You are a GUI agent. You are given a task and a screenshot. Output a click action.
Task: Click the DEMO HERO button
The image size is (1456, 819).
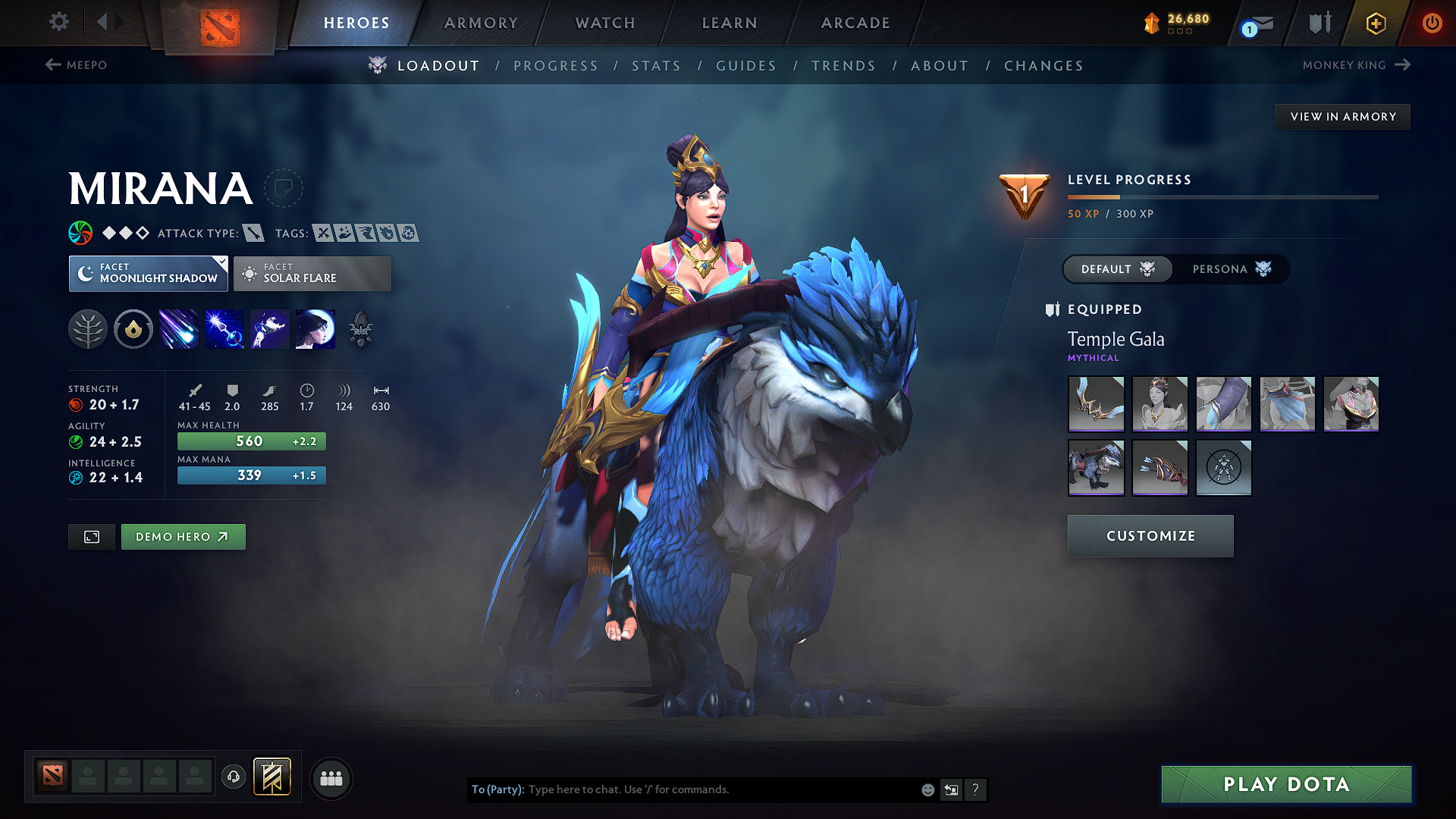tap(183, 536)
